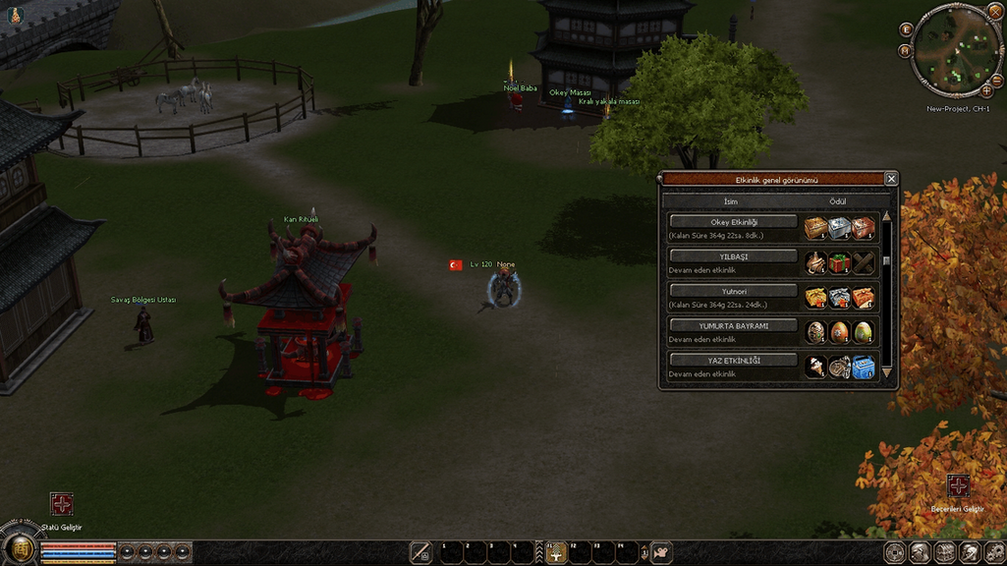Click the YUMURTA BAYRAMI event button
This screenshot has height=566, width=1007.
point(733,326)
